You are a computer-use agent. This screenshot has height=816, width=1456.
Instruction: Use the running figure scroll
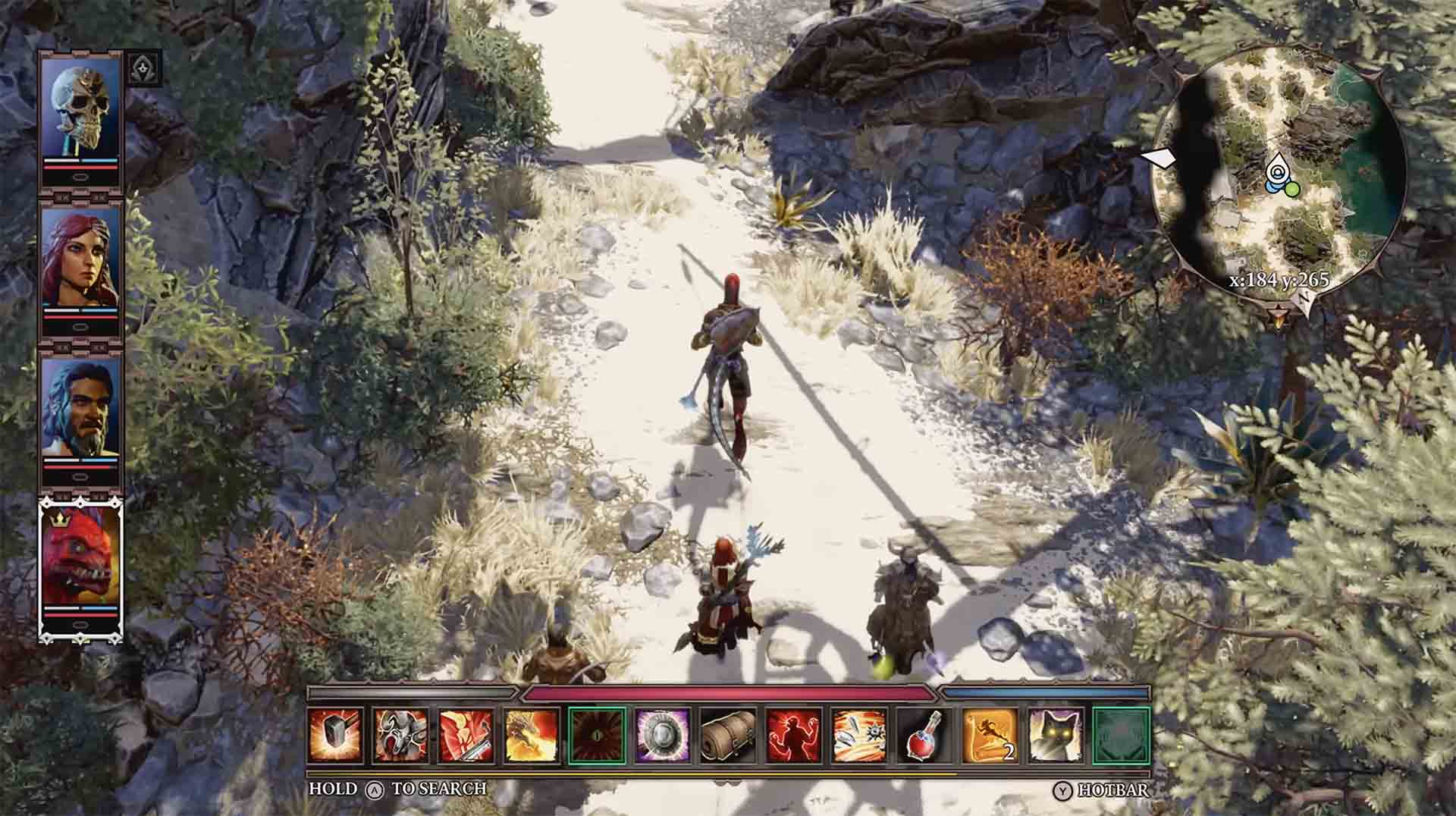tap(990, 735)
